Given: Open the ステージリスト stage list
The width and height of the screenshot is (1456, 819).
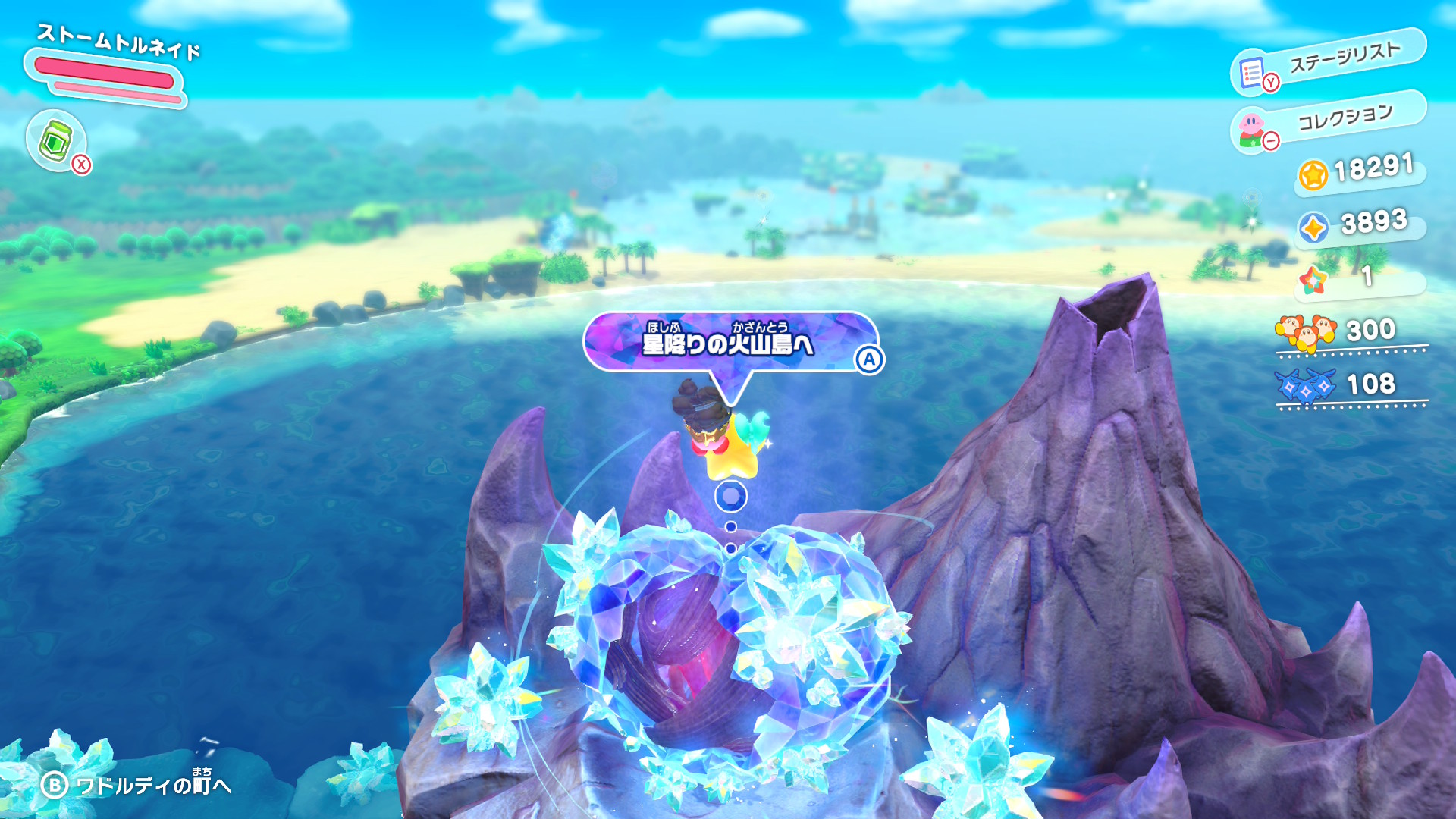Looking at the screenshot, I should pos(1329,62).
